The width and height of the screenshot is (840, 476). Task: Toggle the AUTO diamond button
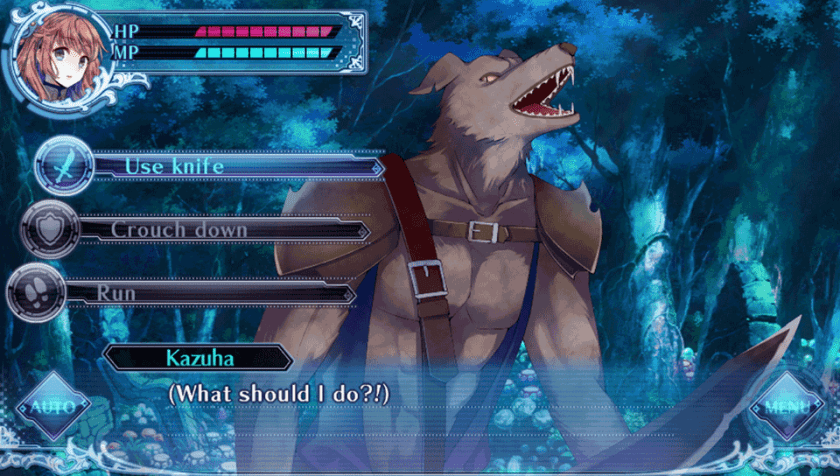pos(53,407)
